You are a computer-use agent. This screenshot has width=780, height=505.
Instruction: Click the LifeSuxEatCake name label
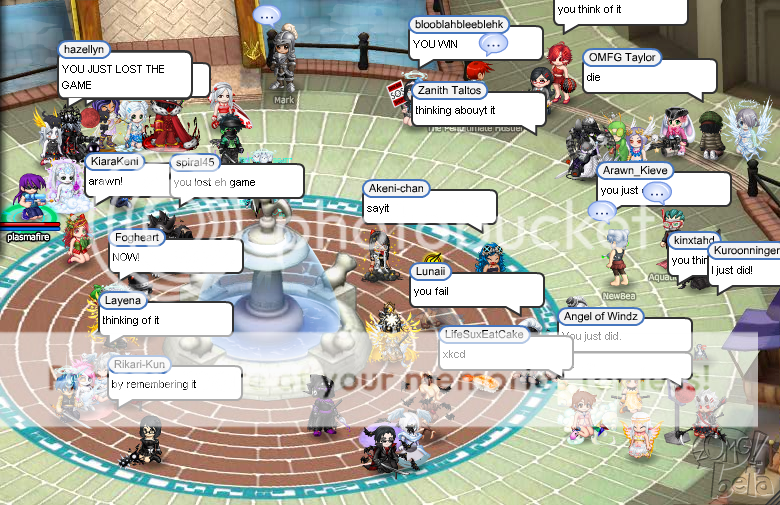[x=483, y=333]
